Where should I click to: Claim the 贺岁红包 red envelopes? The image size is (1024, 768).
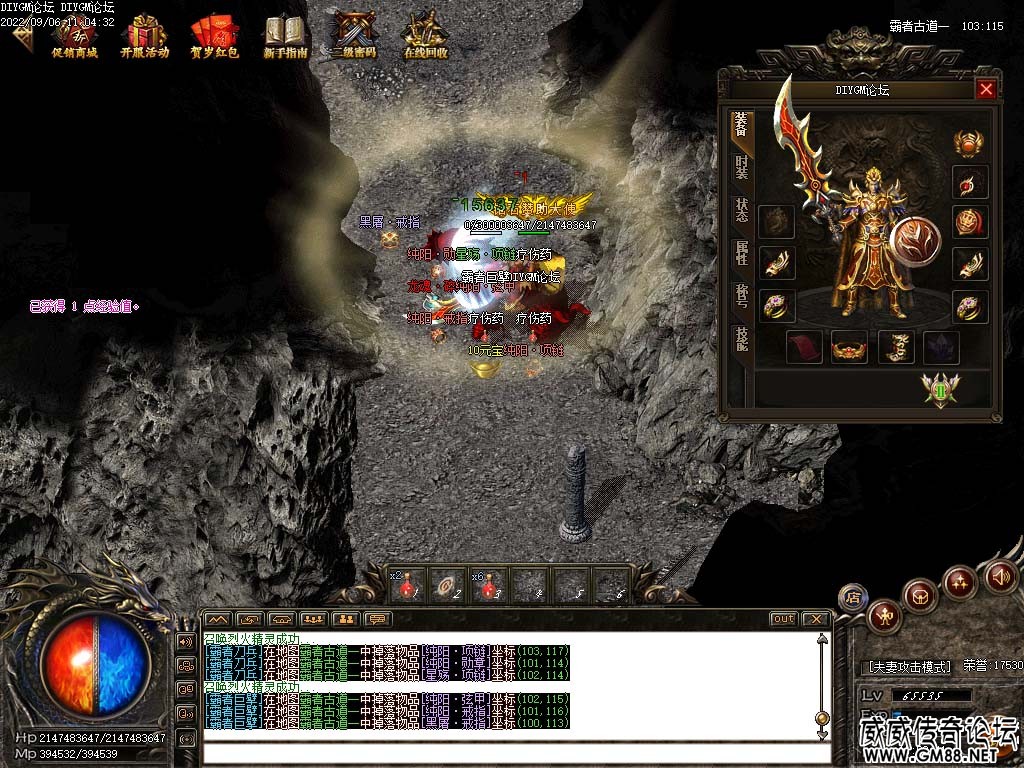(214, 36)
